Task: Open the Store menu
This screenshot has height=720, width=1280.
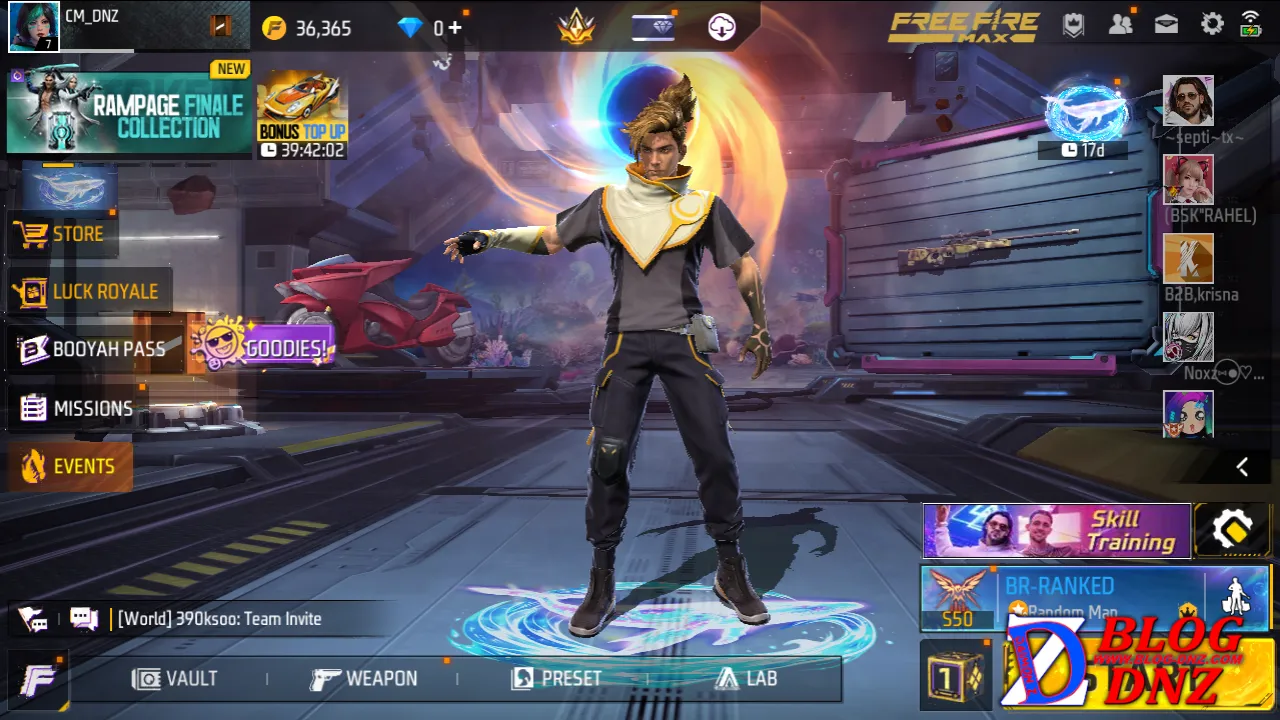Action: pos(62,234)
